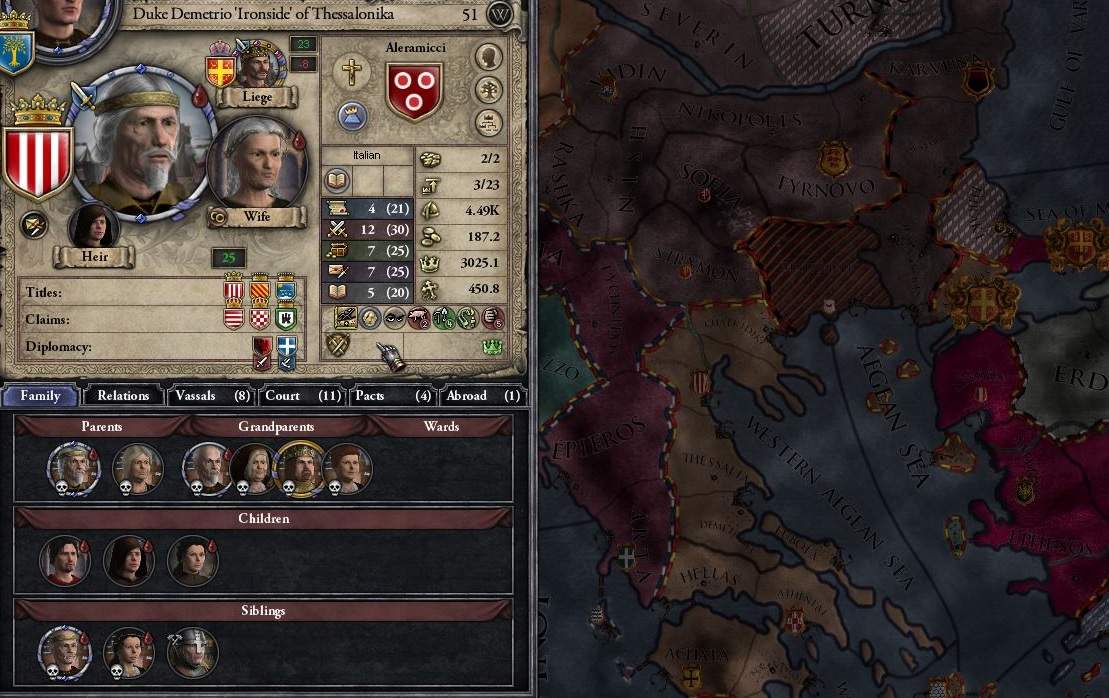The image size is (1109, 698).
Task: Click the golden cross religion icon
Action: 352,70
